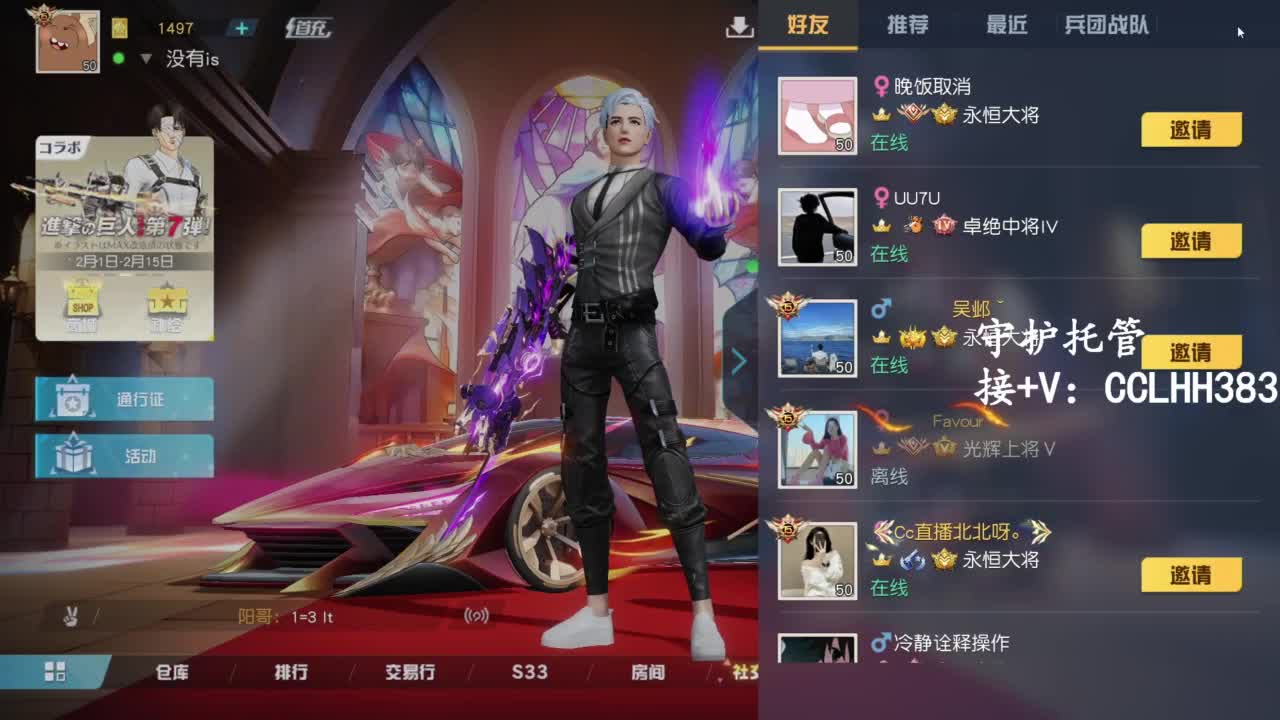Open the 道充 recharge icon at the top
This screenshot has height=720, width=1280.
tap(310, 28)
